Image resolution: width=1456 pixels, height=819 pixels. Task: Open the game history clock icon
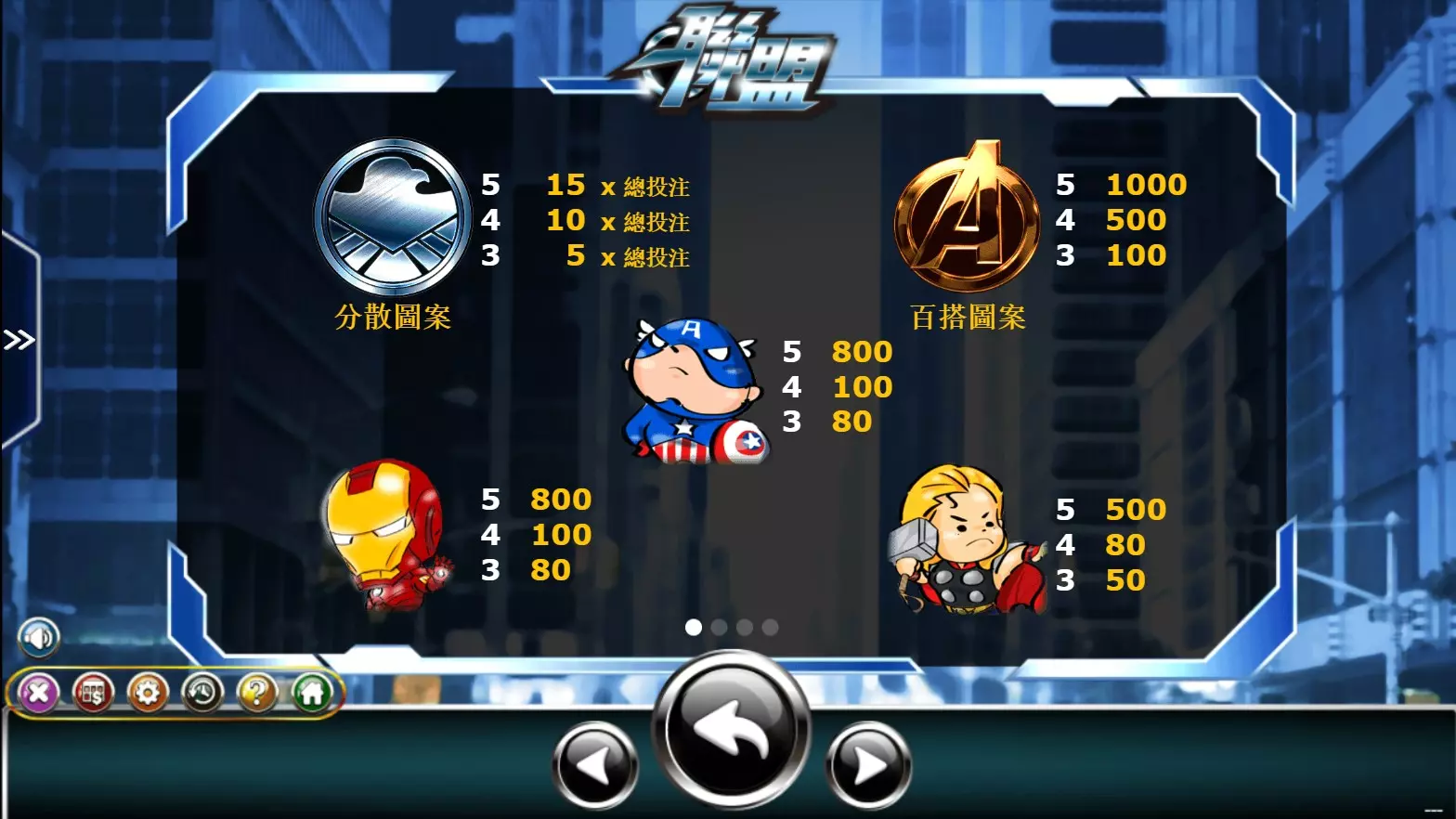(204, 693)
